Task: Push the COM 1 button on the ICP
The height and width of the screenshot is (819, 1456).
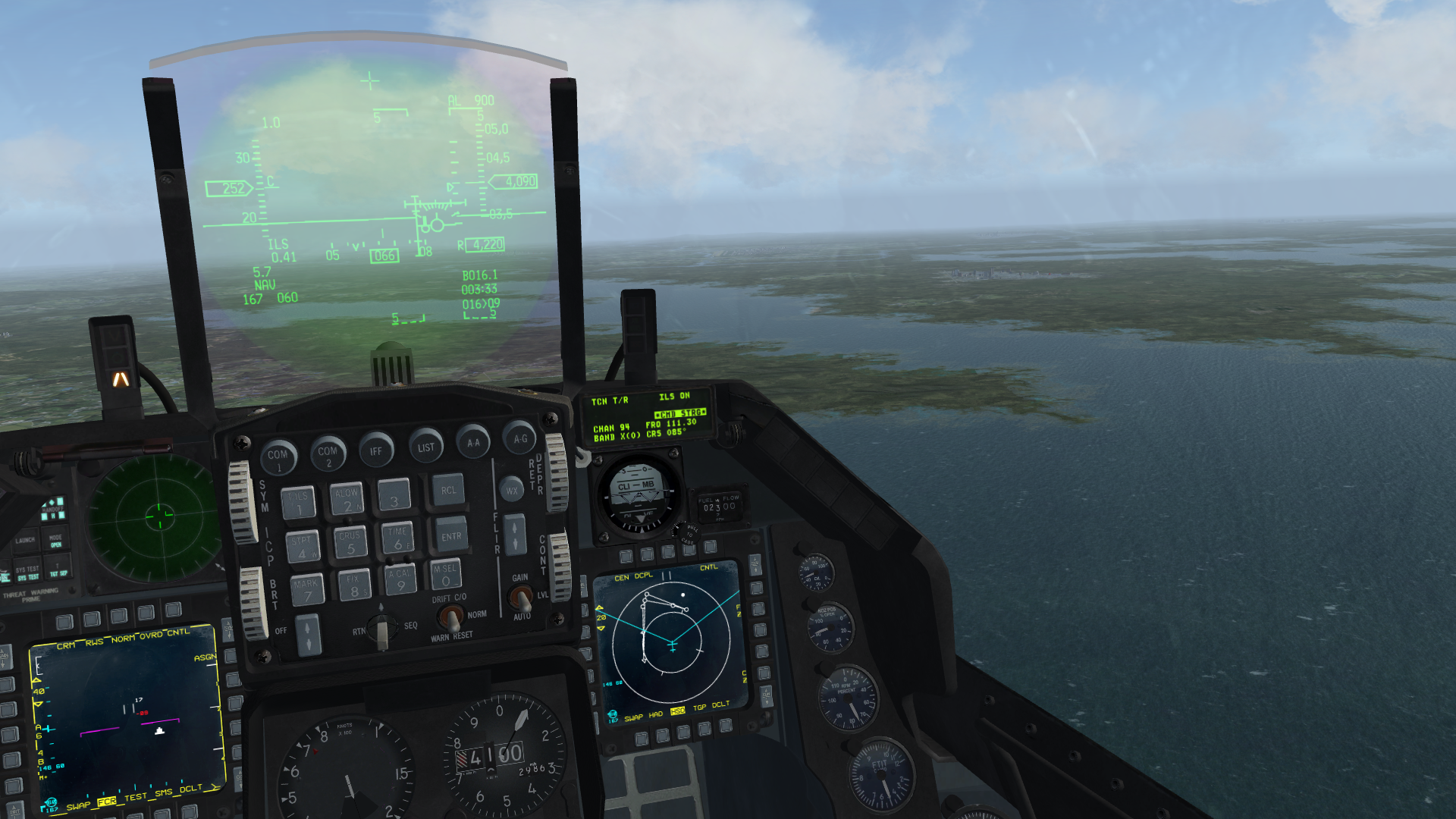Action: click(x=278, y=457)
